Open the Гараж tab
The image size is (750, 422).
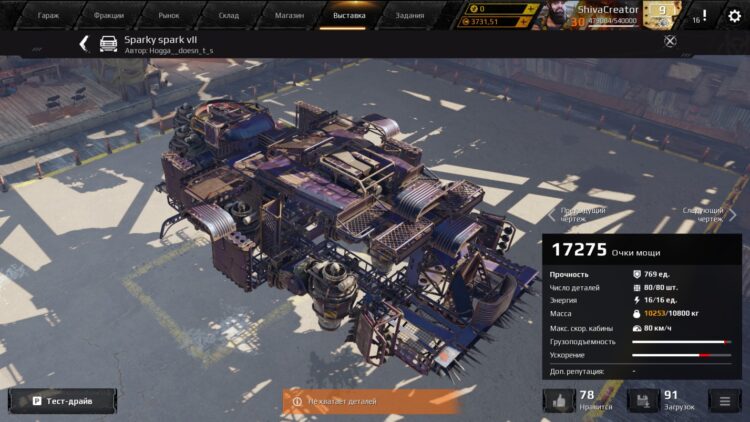click(x=48, y=15)
